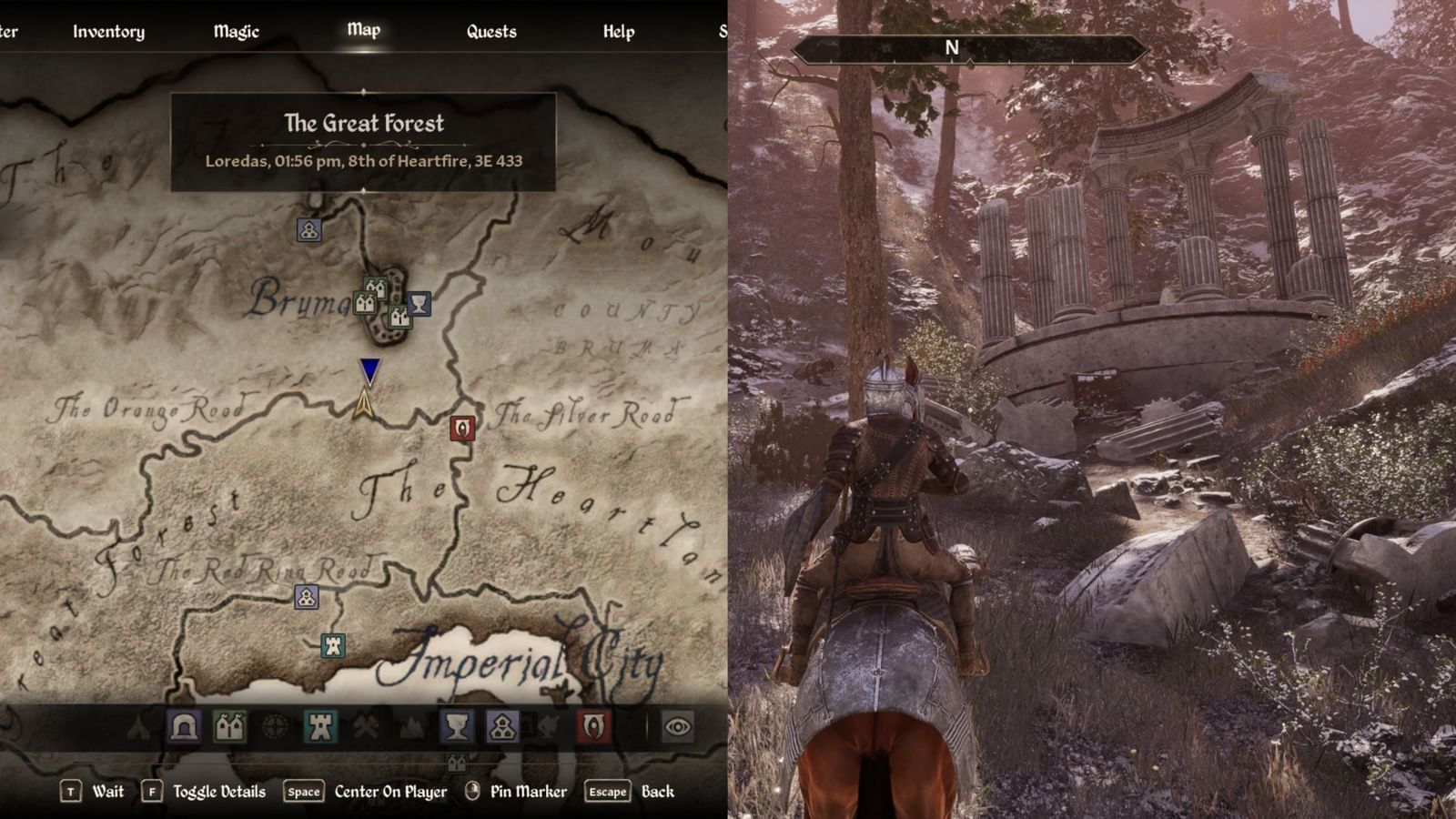Select the green city gate filter icon

coord(227,727)
